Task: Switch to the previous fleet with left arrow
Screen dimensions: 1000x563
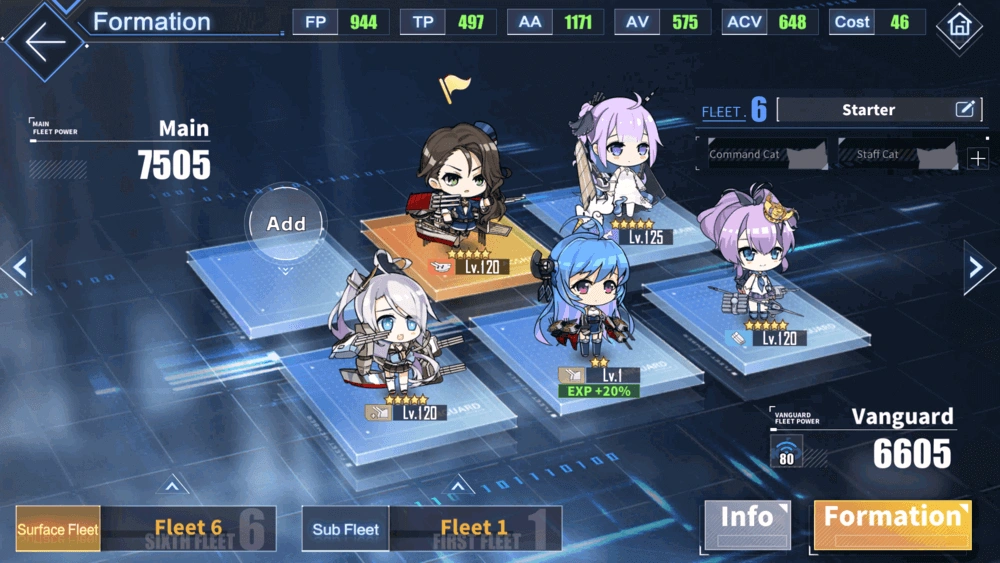Action: pos(18,268)
